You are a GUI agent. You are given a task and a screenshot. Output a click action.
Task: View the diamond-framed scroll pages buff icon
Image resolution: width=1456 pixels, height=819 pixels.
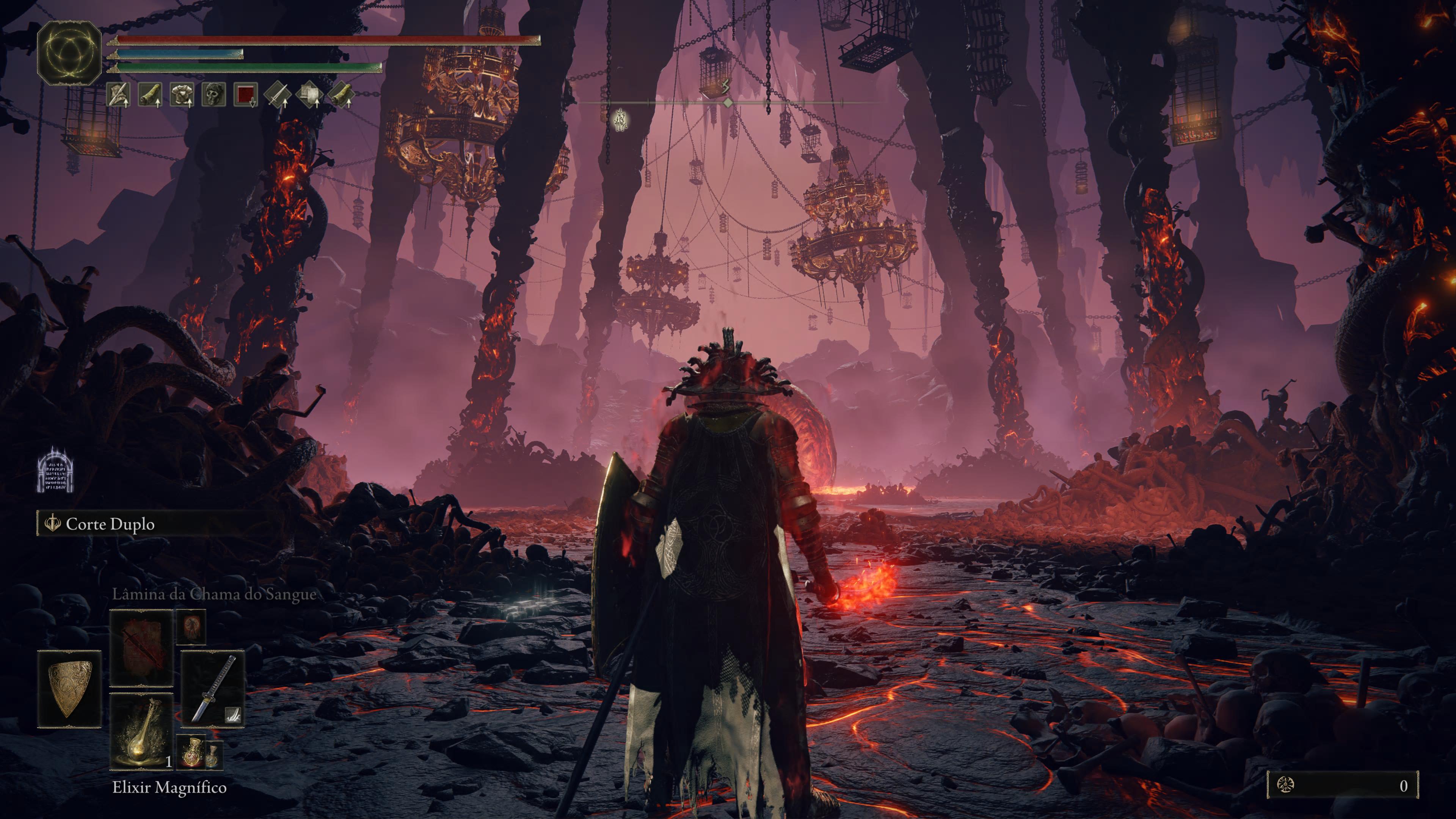tap(310, 95)
